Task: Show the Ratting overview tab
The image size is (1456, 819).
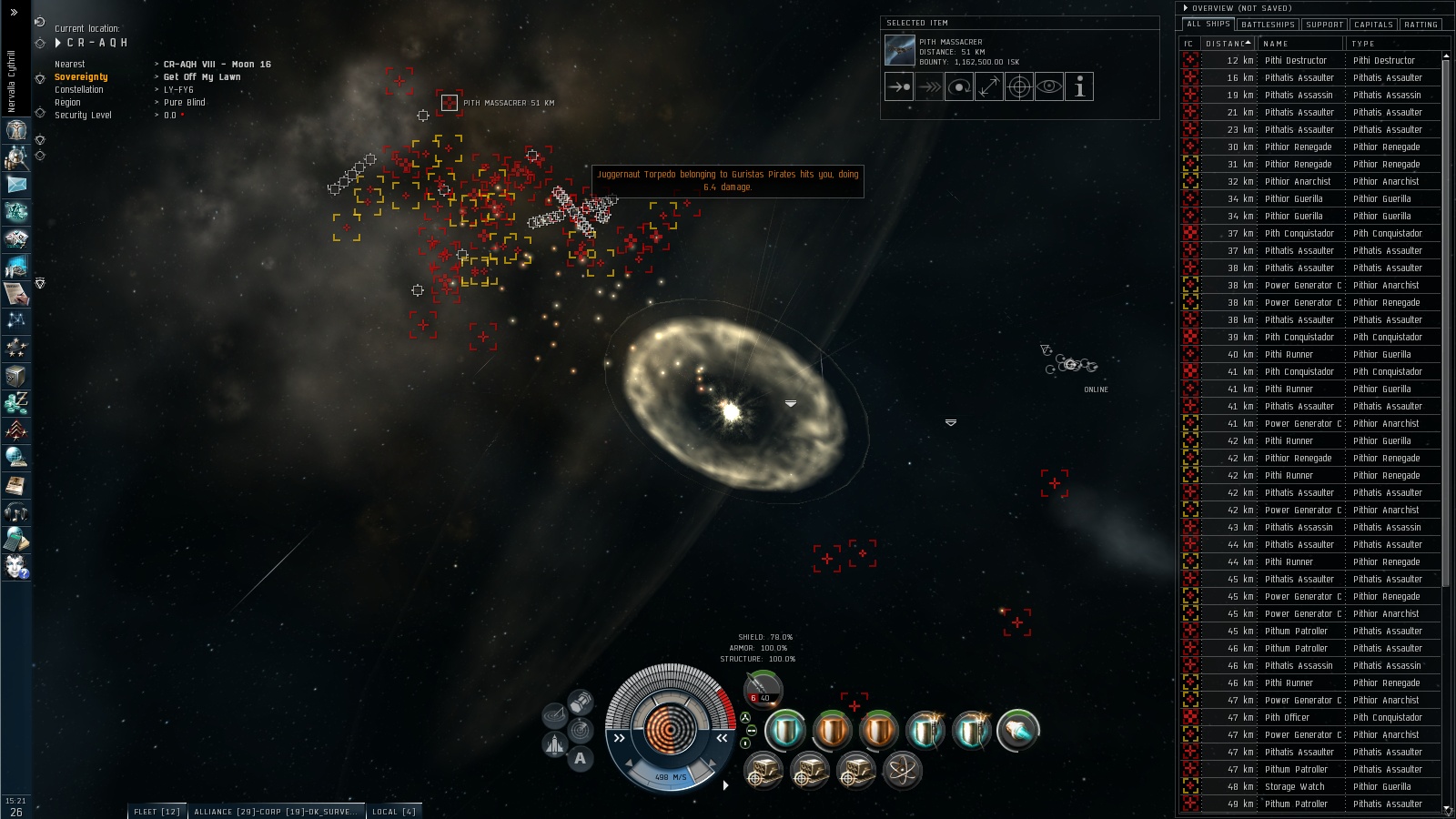Action: [1421, 25]
